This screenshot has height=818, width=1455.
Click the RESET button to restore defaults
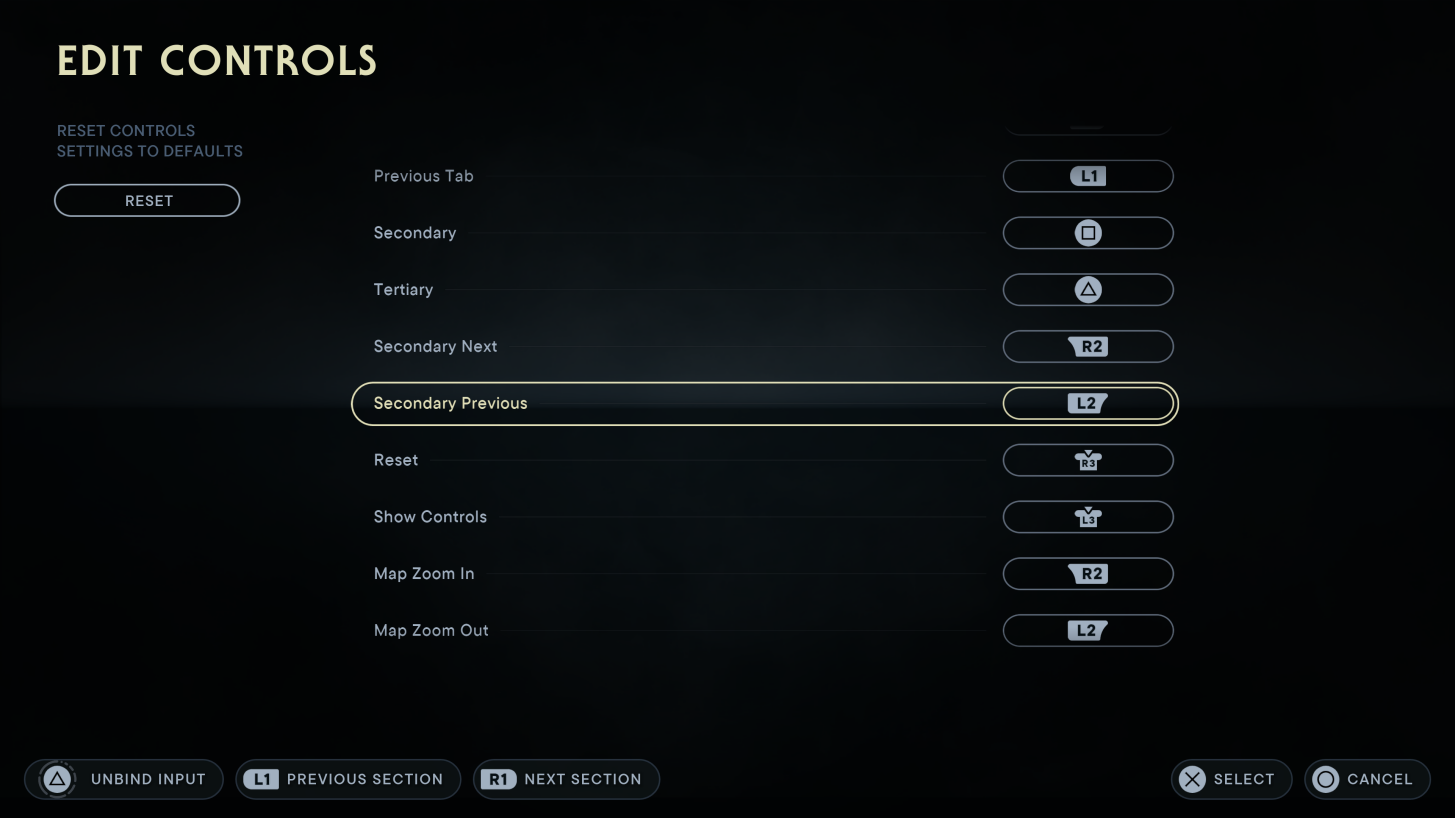point(146,200)
